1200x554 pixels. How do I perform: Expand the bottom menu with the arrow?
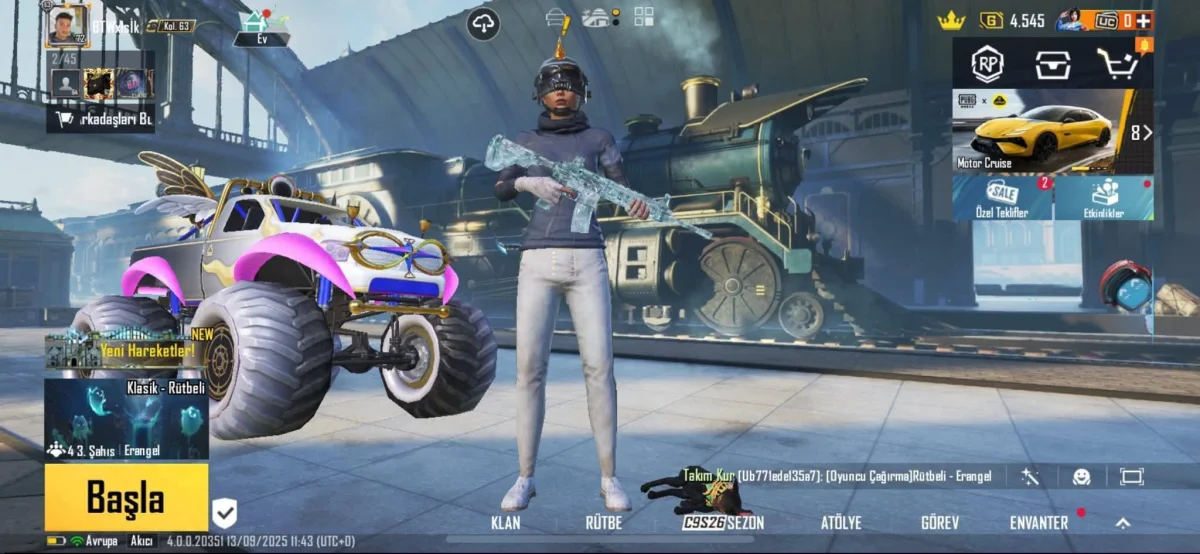tap(1123, 523)
